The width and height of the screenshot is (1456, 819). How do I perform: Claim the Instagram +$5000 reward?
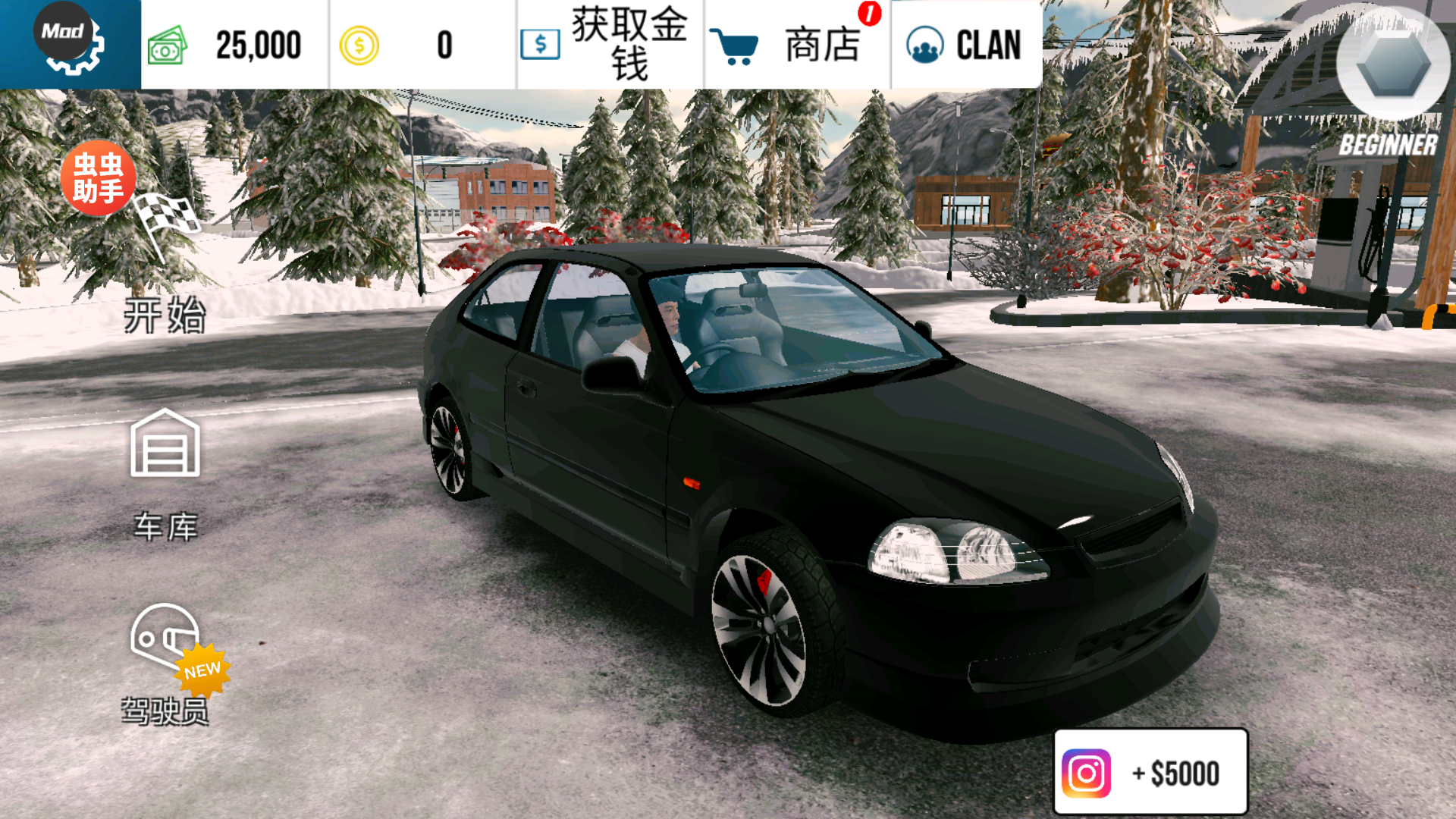pos(1150,772)
